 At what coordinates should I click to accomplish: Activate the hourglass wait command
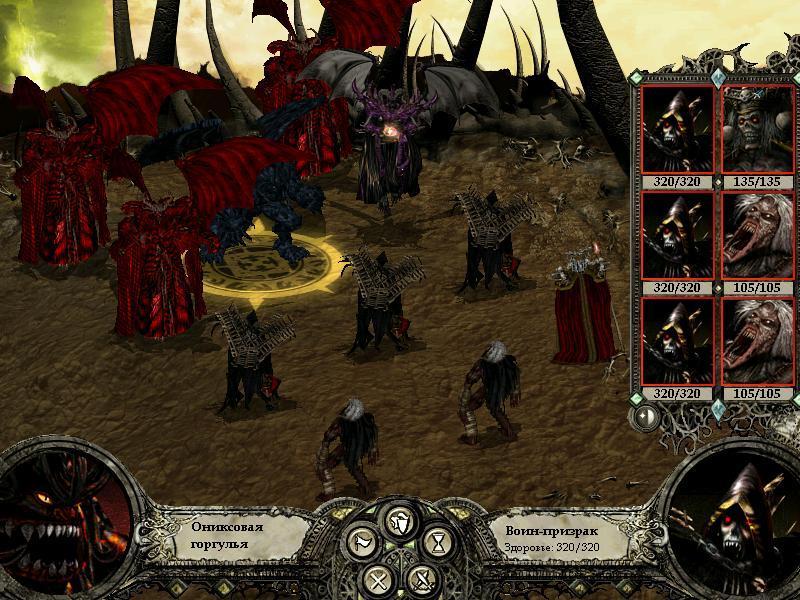point(440,543)
